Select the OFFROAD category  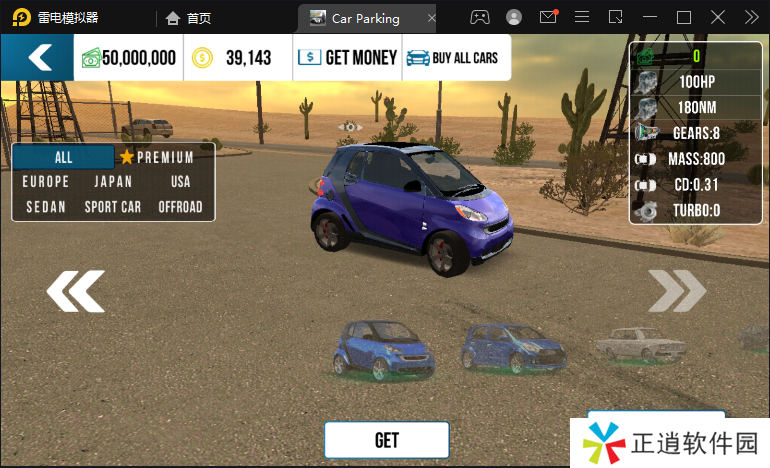180,207
